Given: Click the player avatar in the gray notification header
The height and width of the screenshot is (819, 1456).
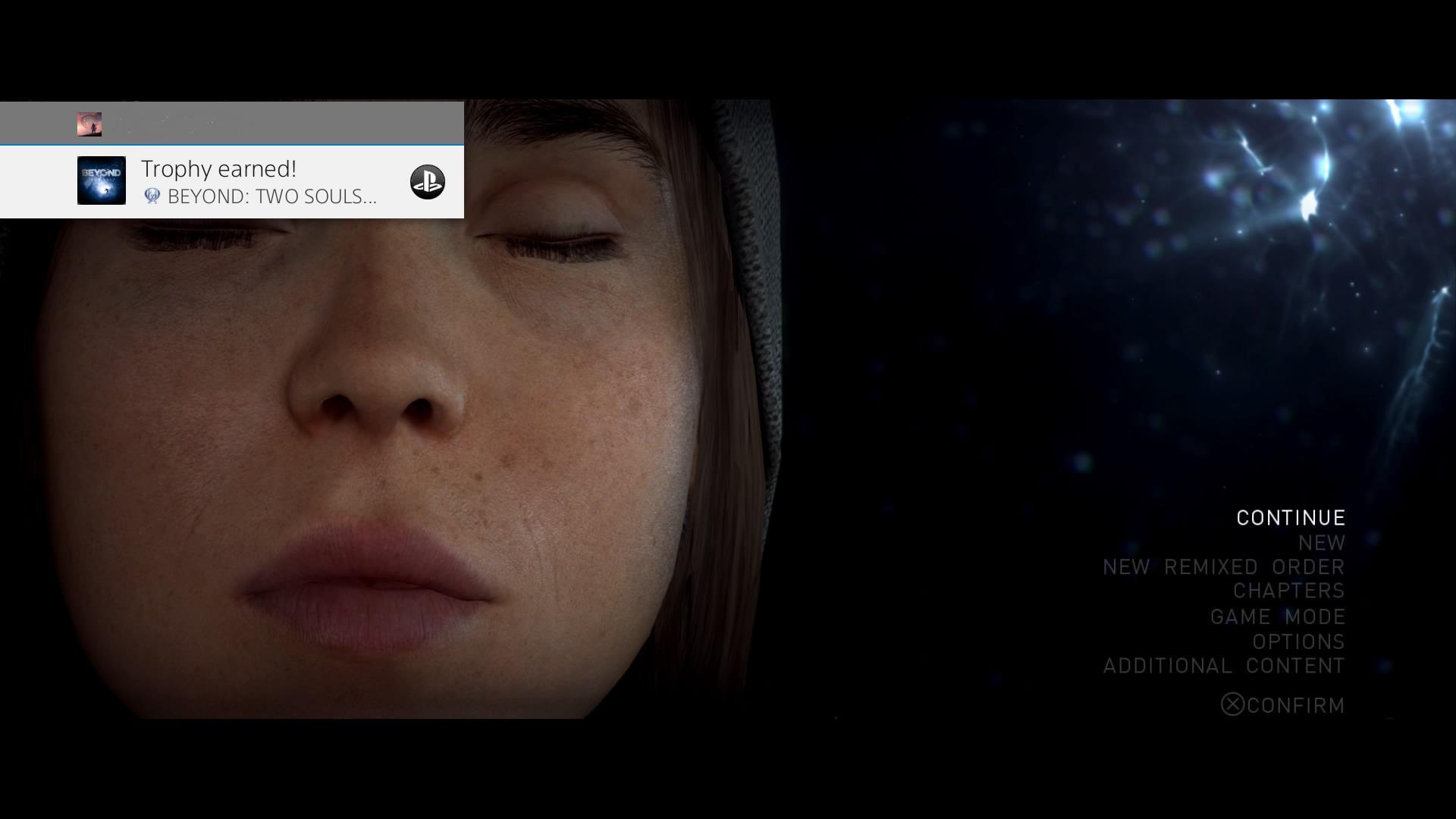Looking at the screenshot, I should click(89, 123).
